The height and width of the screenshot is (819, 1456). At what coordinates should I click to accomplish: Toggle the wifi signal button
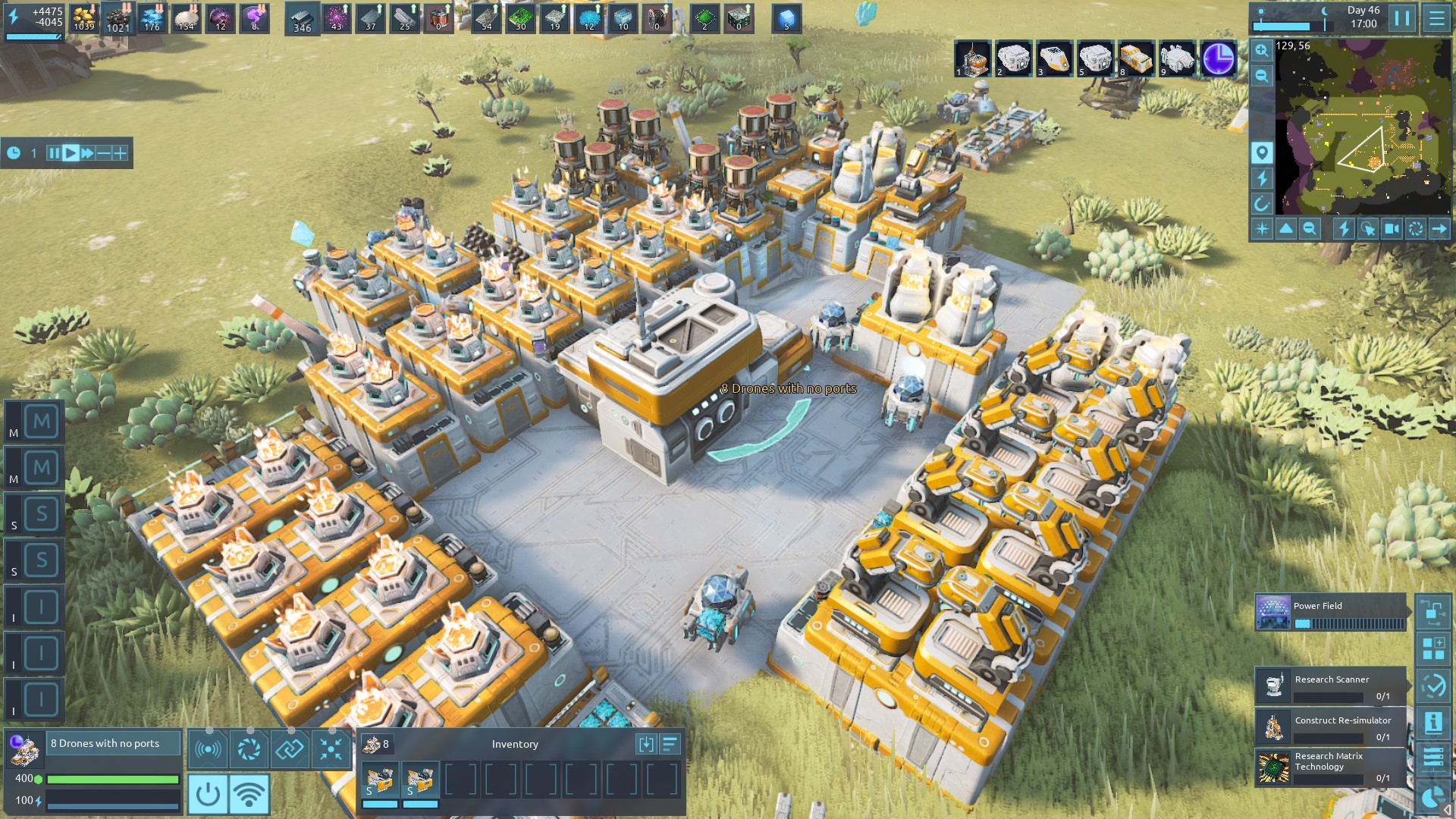[x=249, y=794]
